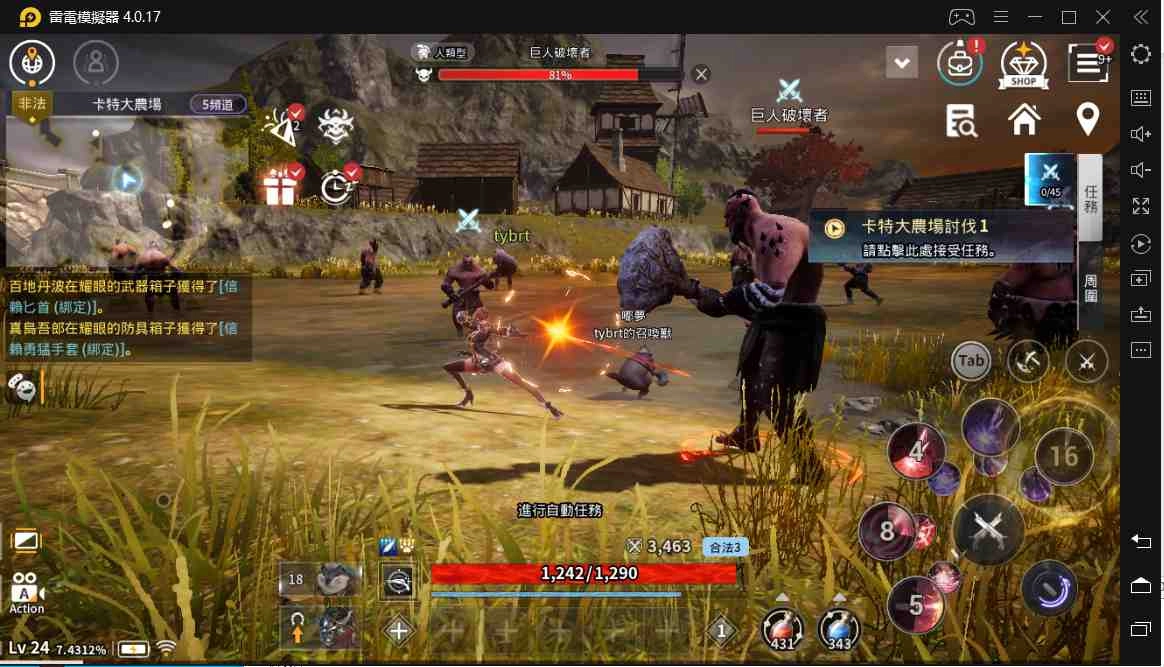Switch to the 周圍 nearby tab
The image size is (1164, 667).
1090,288
